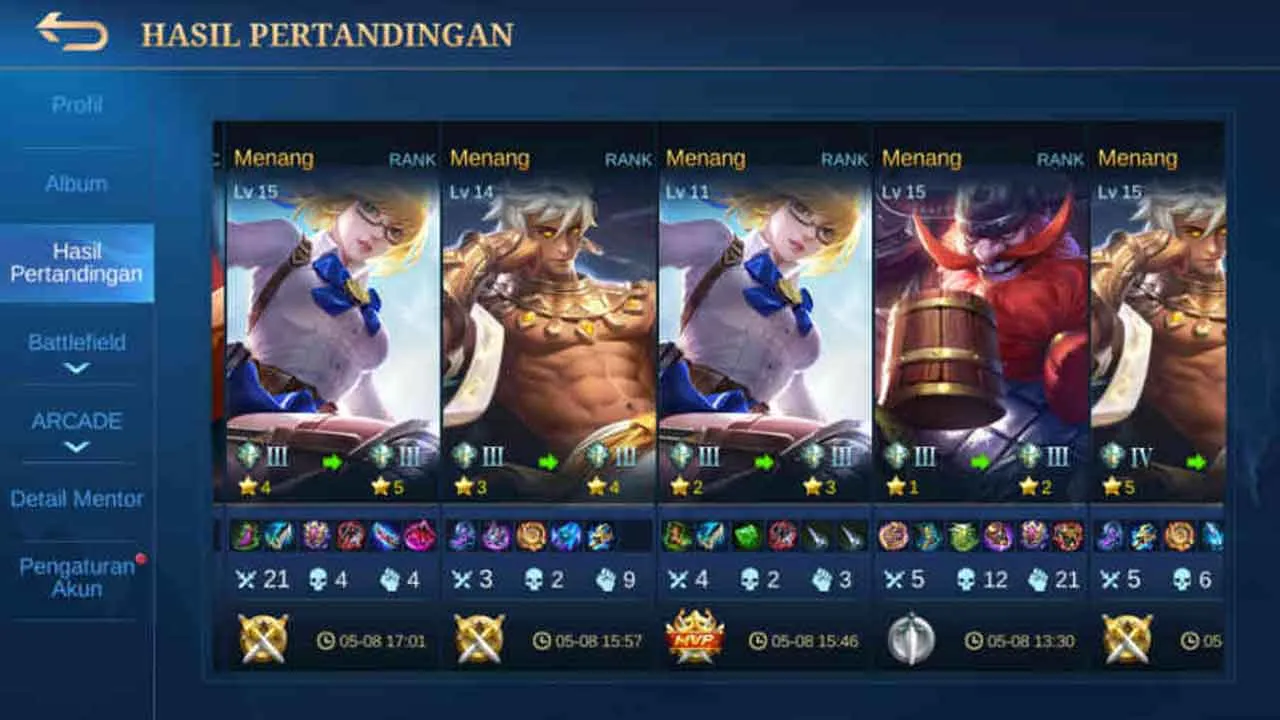Viewport: 1280px width, 720px height.
Task: Click the green promotion arrow on the second match
Action: coord(547,461)
